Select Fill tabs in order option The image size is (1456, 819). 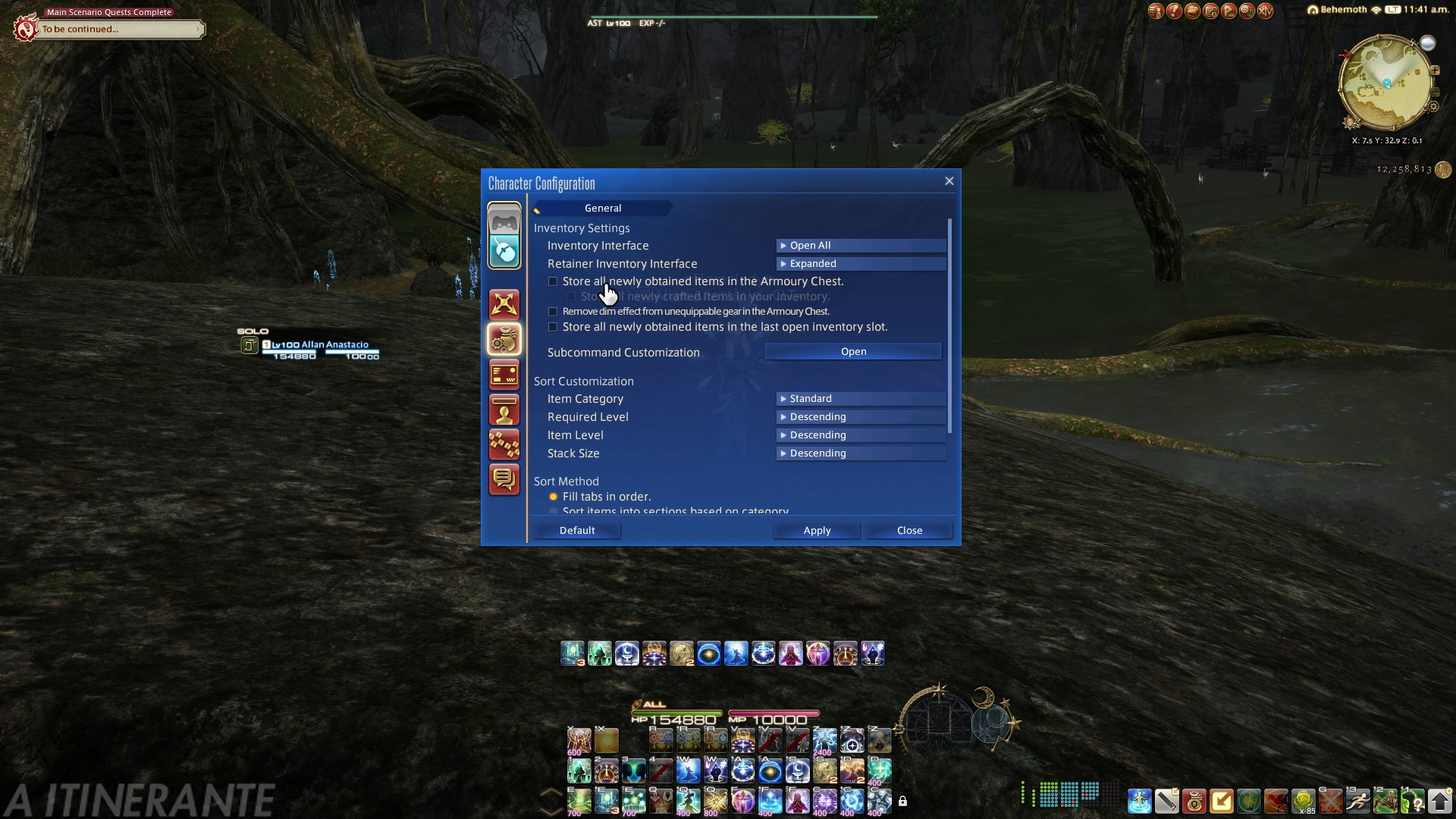coord(554,497)
